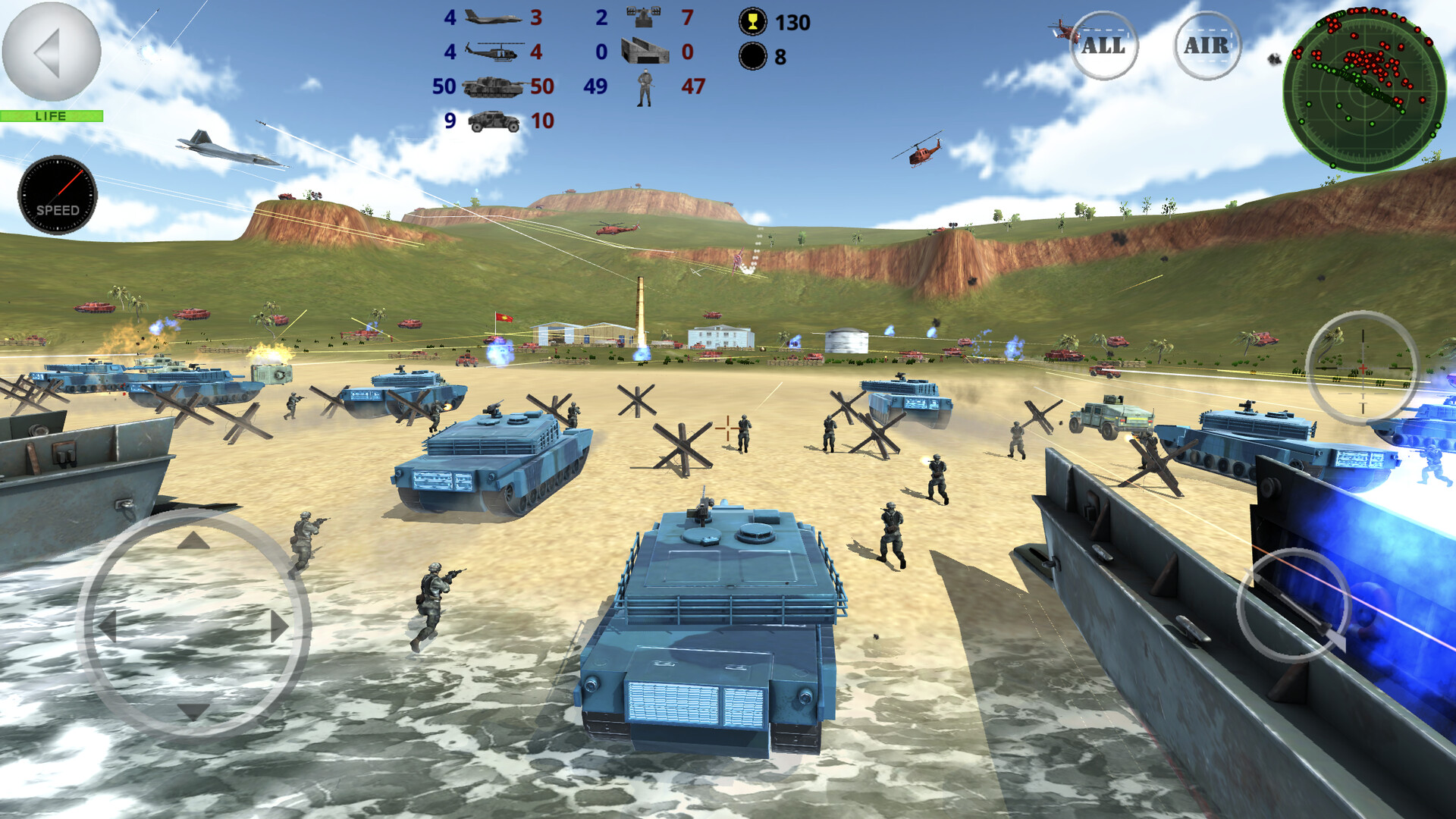
Task: Toggle the AIR command mode
Action: (1206, 45)
